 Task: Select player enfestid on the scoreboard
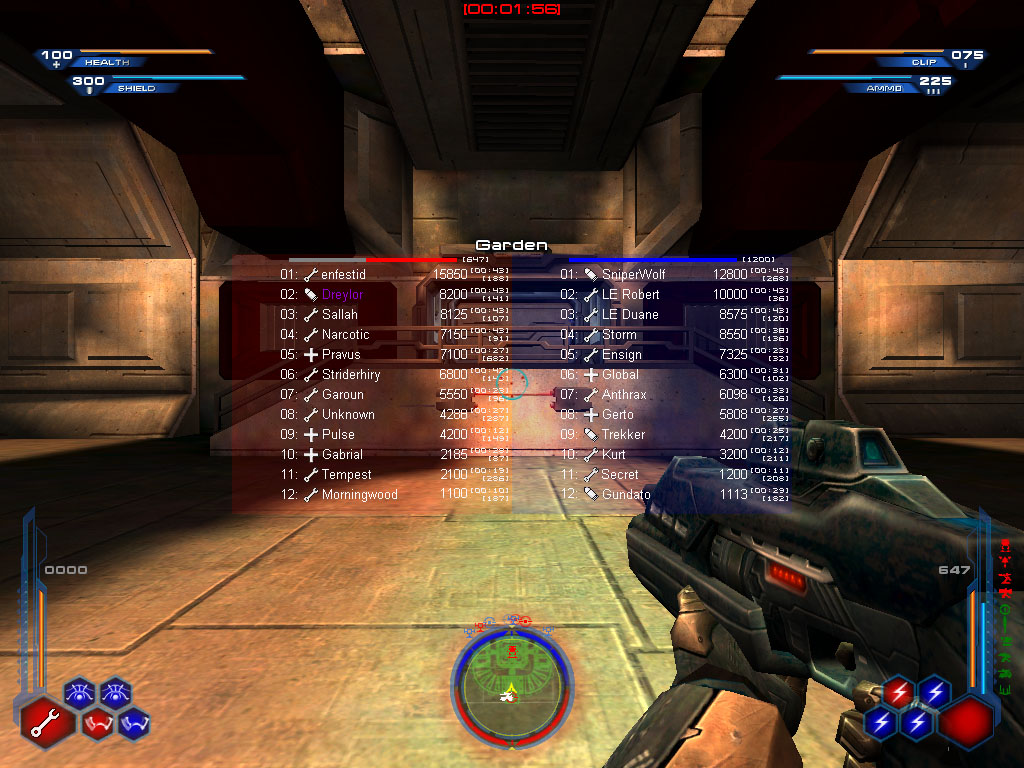[343, 274]
